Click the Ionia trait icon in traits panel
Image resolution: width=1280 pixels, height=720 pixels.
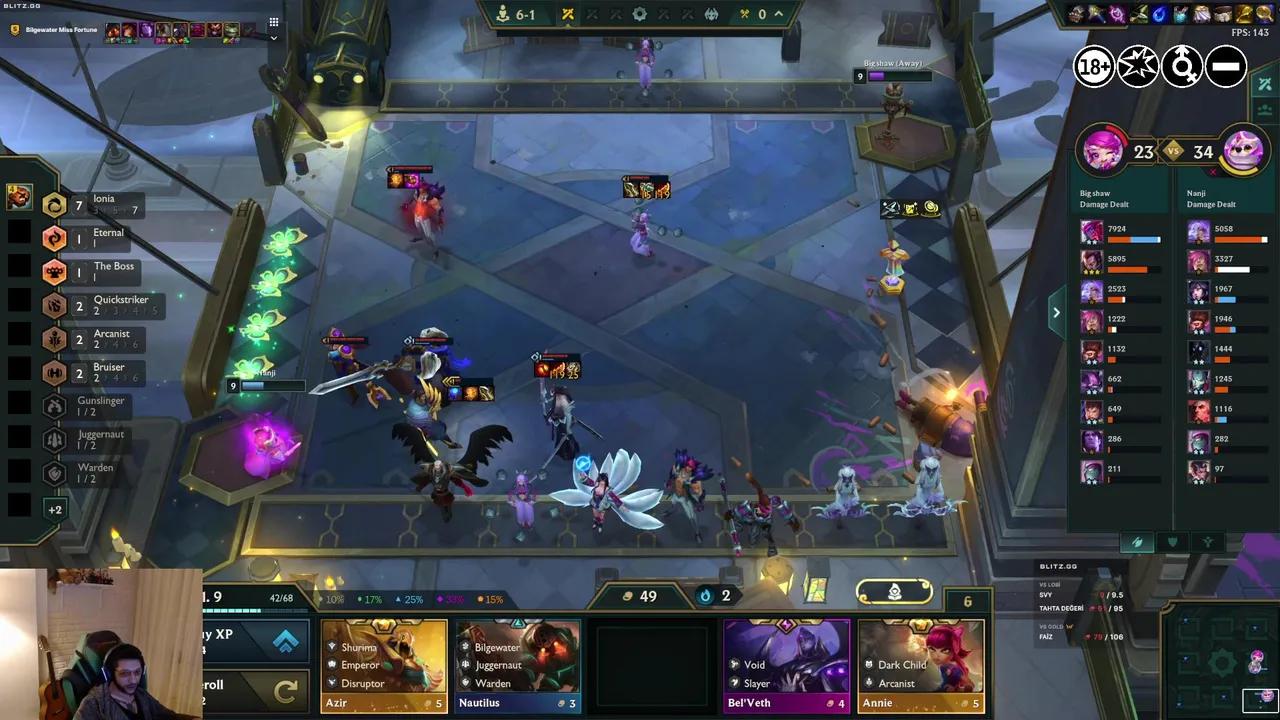click(55, 203)
